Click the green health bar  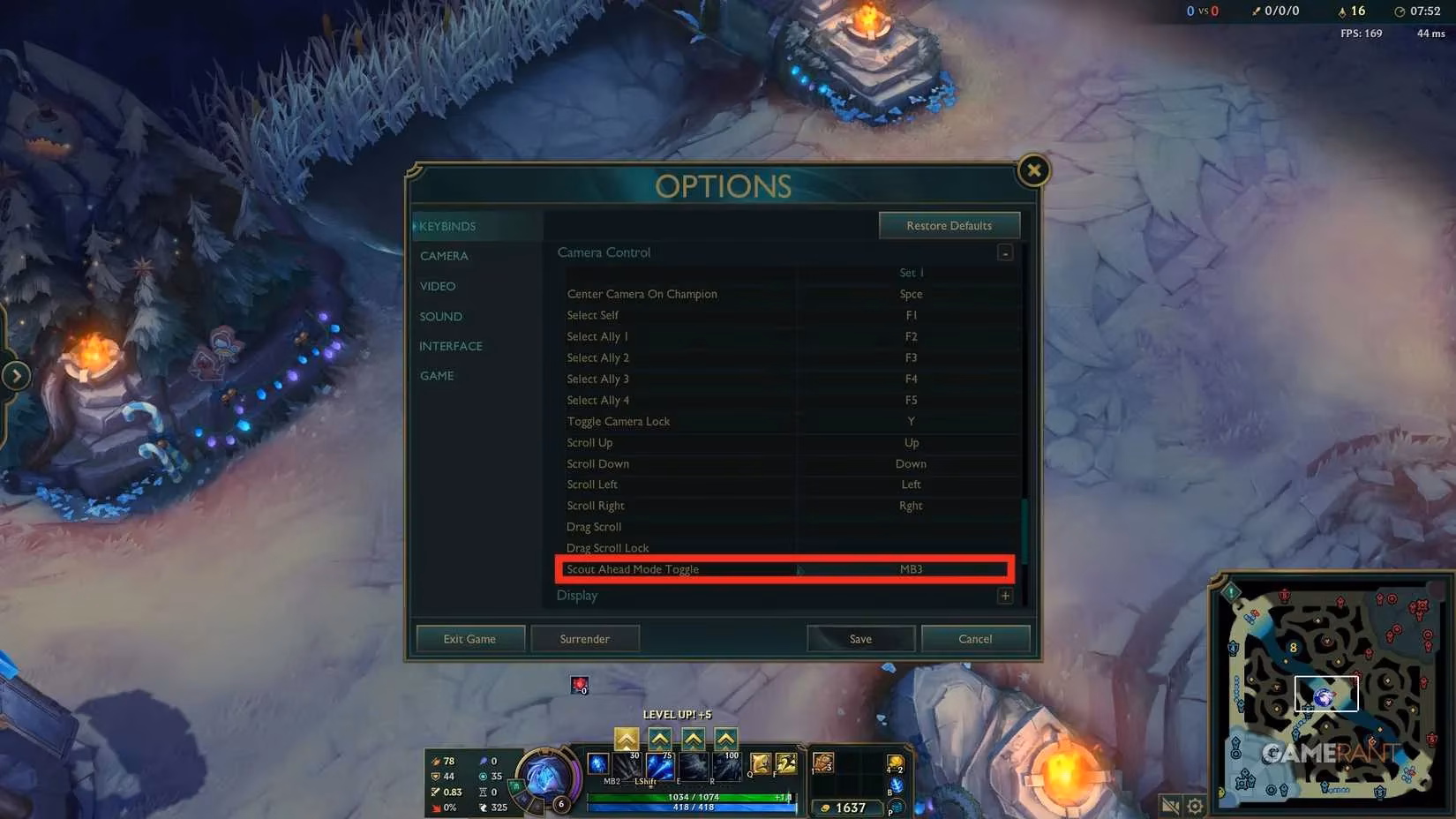pos(688,795)
